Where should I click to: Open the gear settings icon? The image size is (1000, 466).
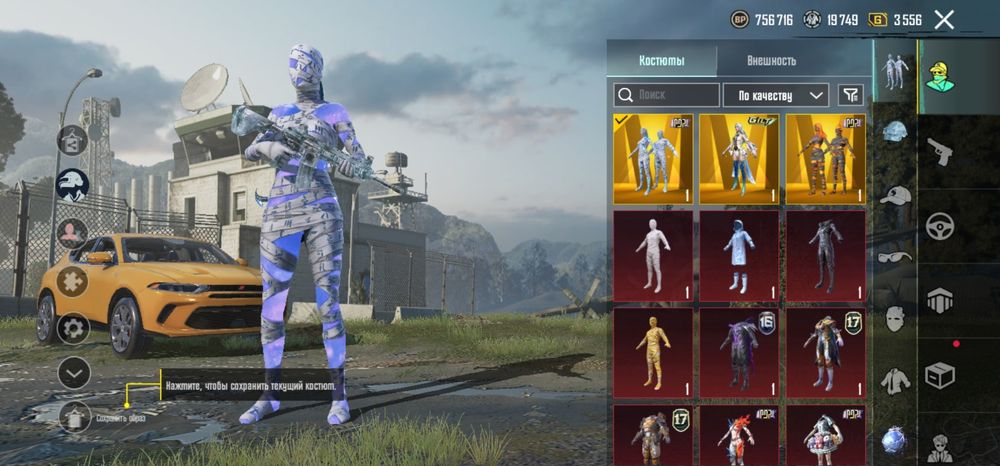[73, 327]
